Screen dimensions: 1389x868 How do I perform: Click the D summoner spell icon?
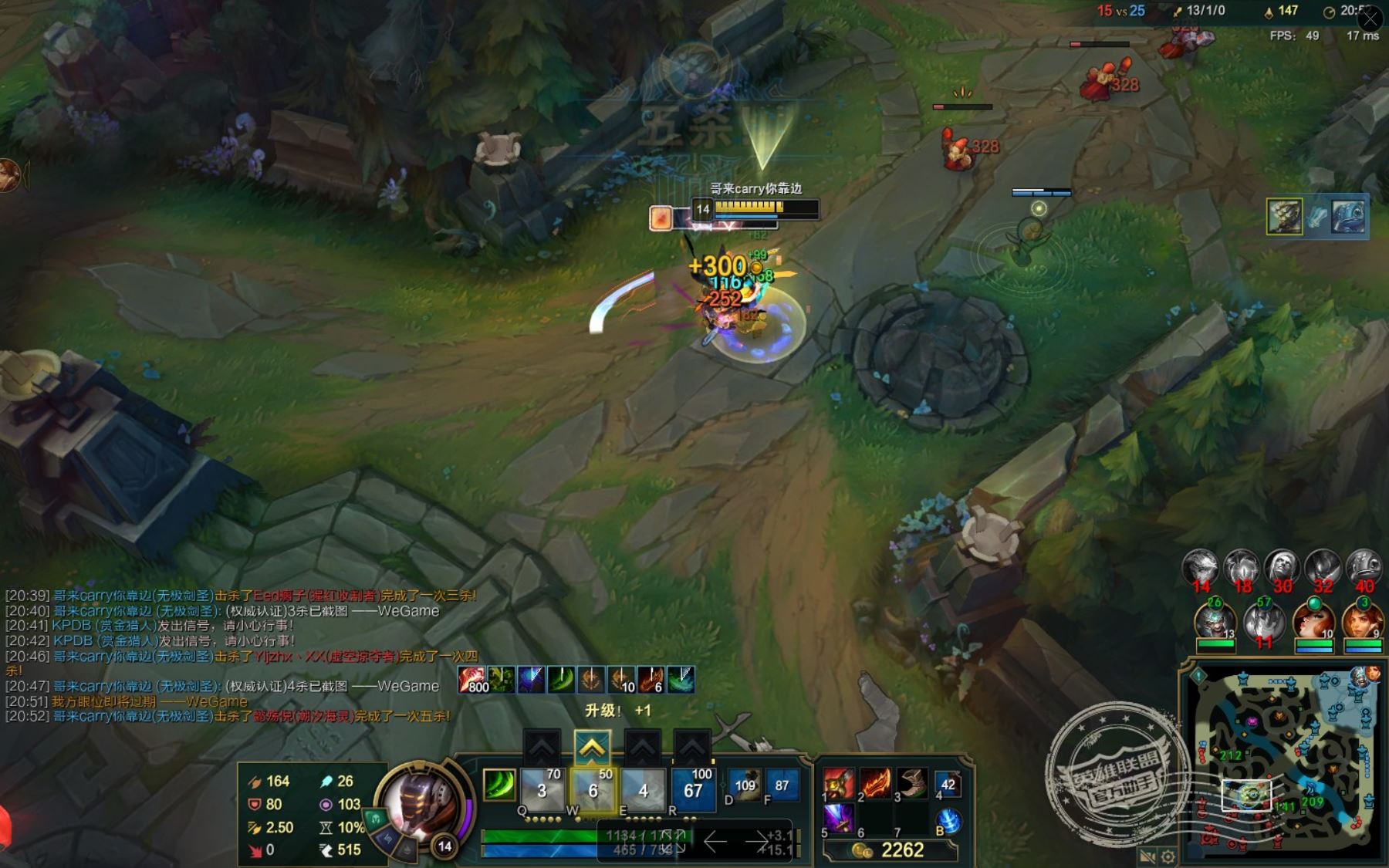pyautogui.click(x=742, y=785)
